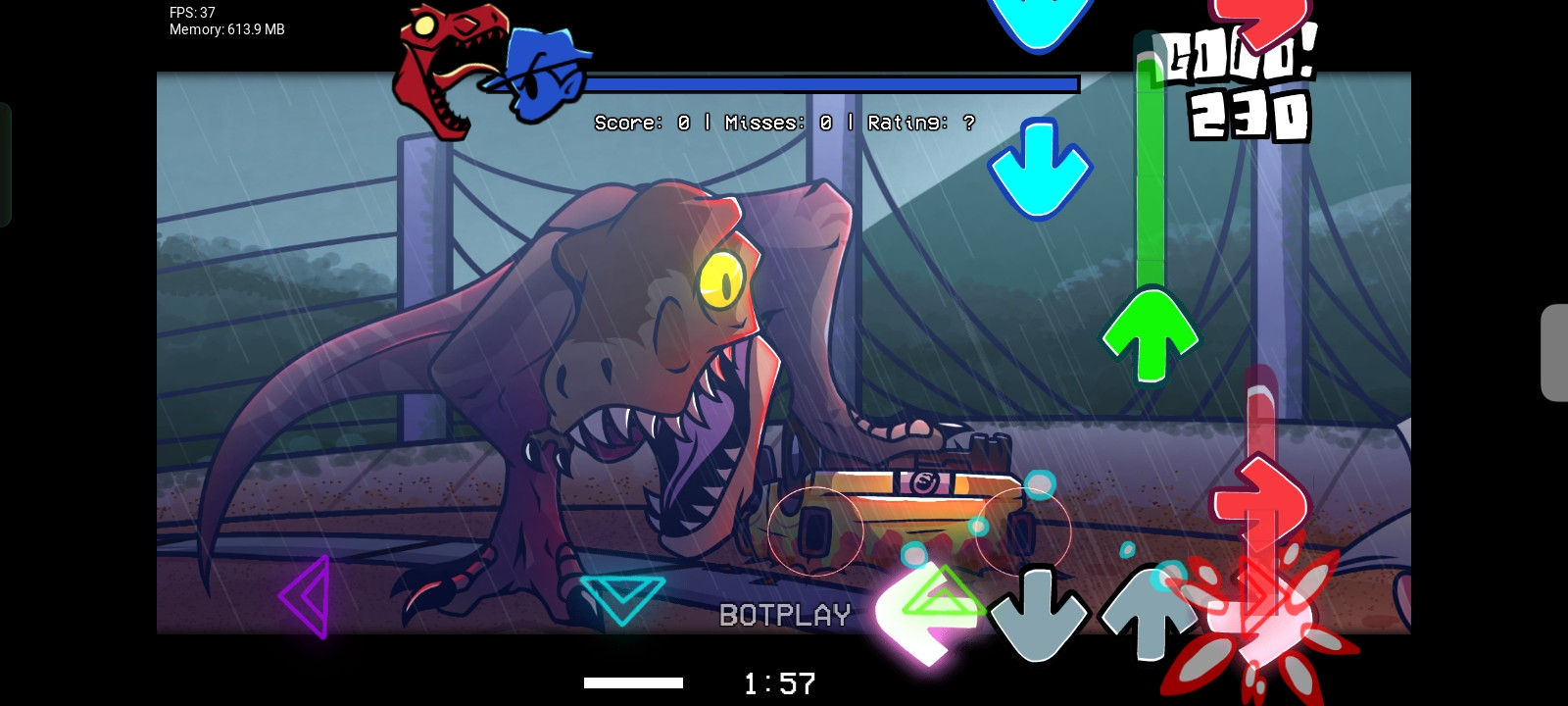
Task: Select the Memory usage readout
Action: tap(225, 29)
